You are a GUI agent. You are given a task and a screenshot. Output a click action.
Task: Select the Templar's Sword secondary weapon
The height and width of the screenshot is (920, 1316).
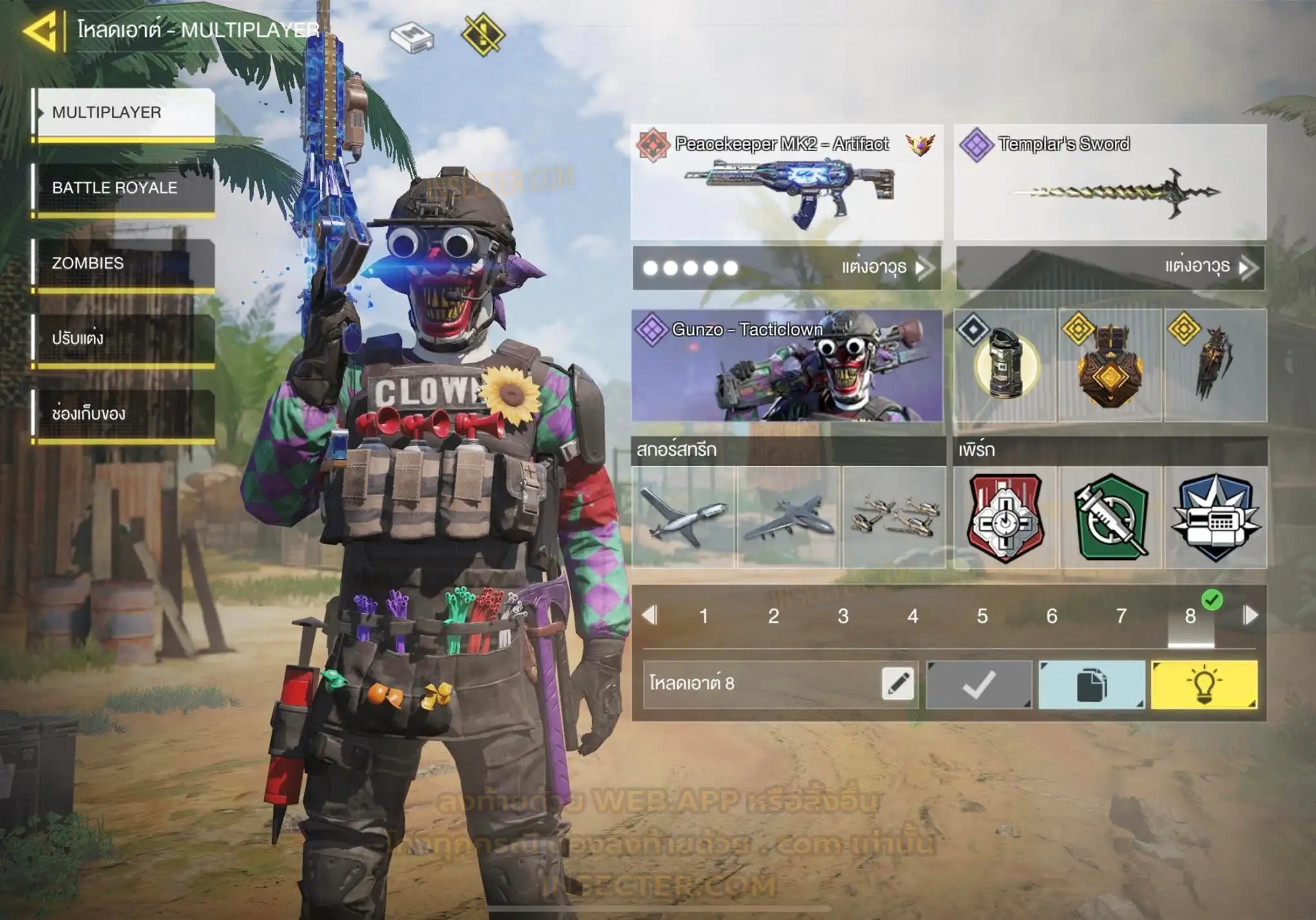pyautogui.click(x=1110, y=182)
